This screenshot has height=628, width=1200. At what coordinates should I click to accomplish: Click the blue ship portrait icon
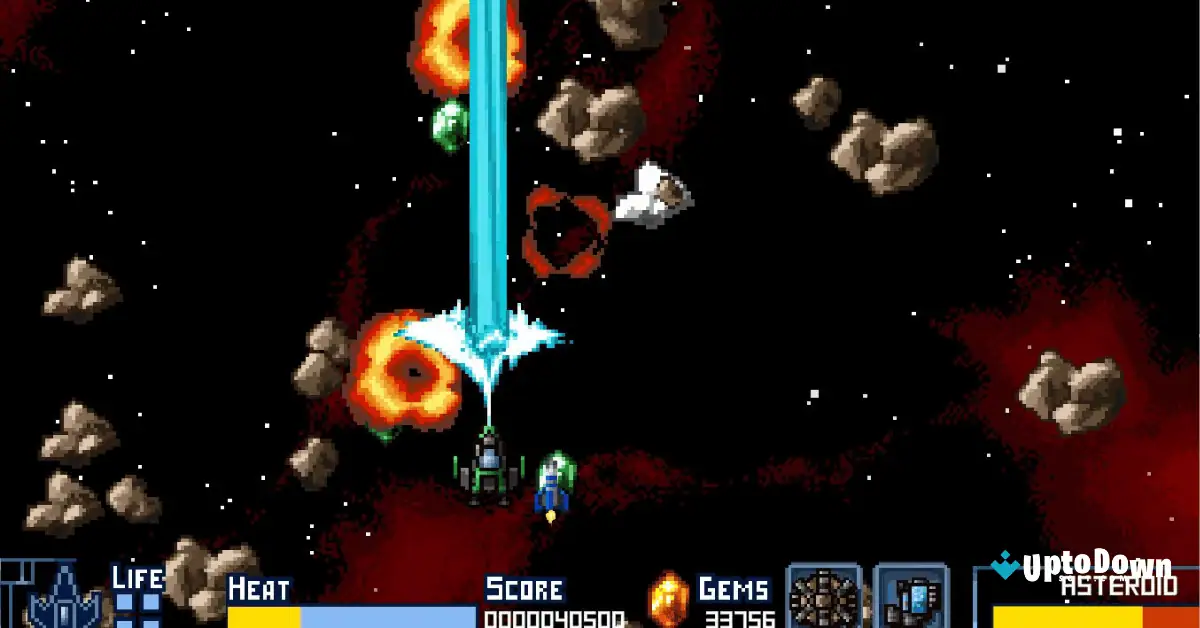[63, 600]
